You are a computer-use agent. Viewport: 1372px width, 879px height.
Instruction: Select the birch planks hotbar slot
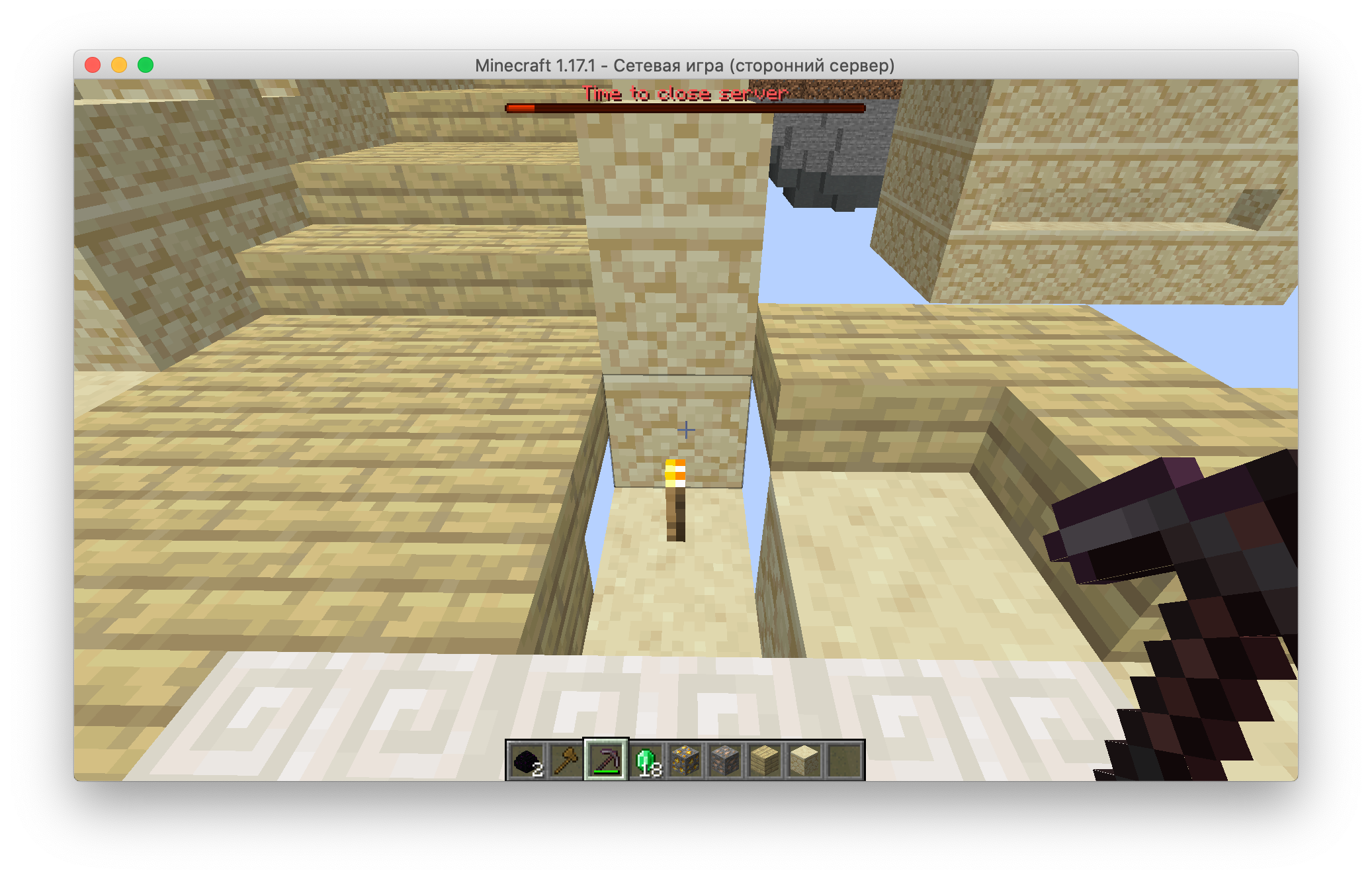765,761
